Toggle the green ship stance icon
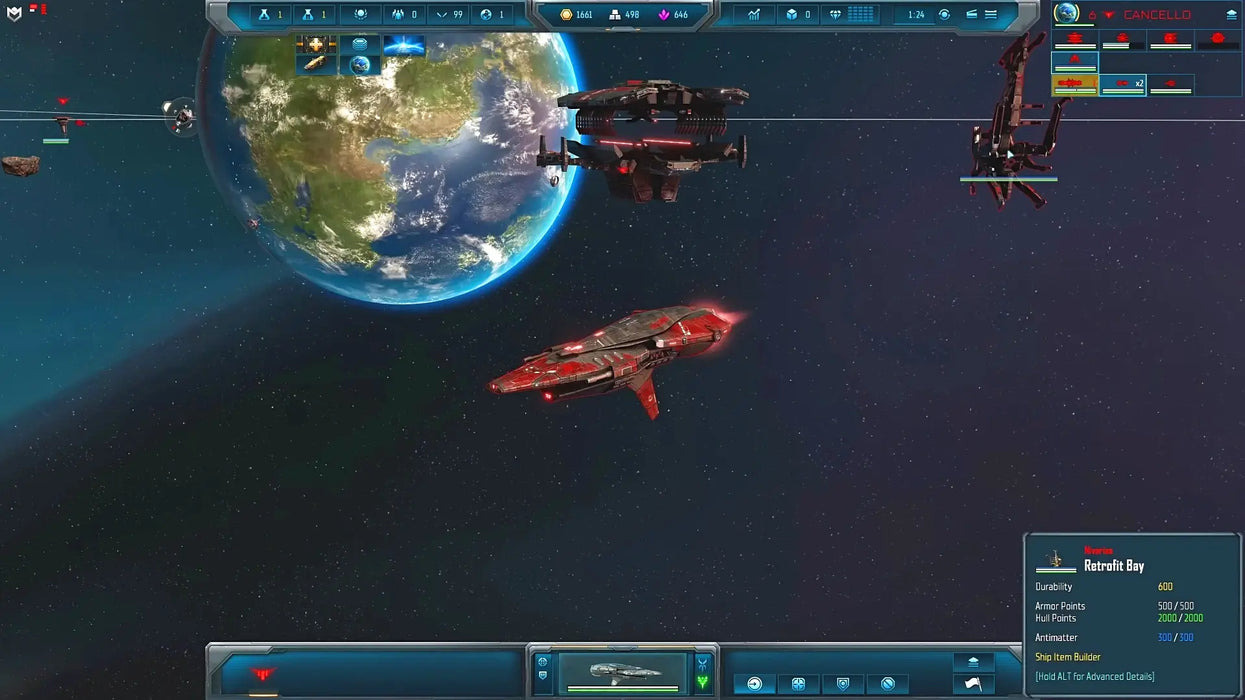This screenshot has height=700, width=1245. (x=703, y=682)
